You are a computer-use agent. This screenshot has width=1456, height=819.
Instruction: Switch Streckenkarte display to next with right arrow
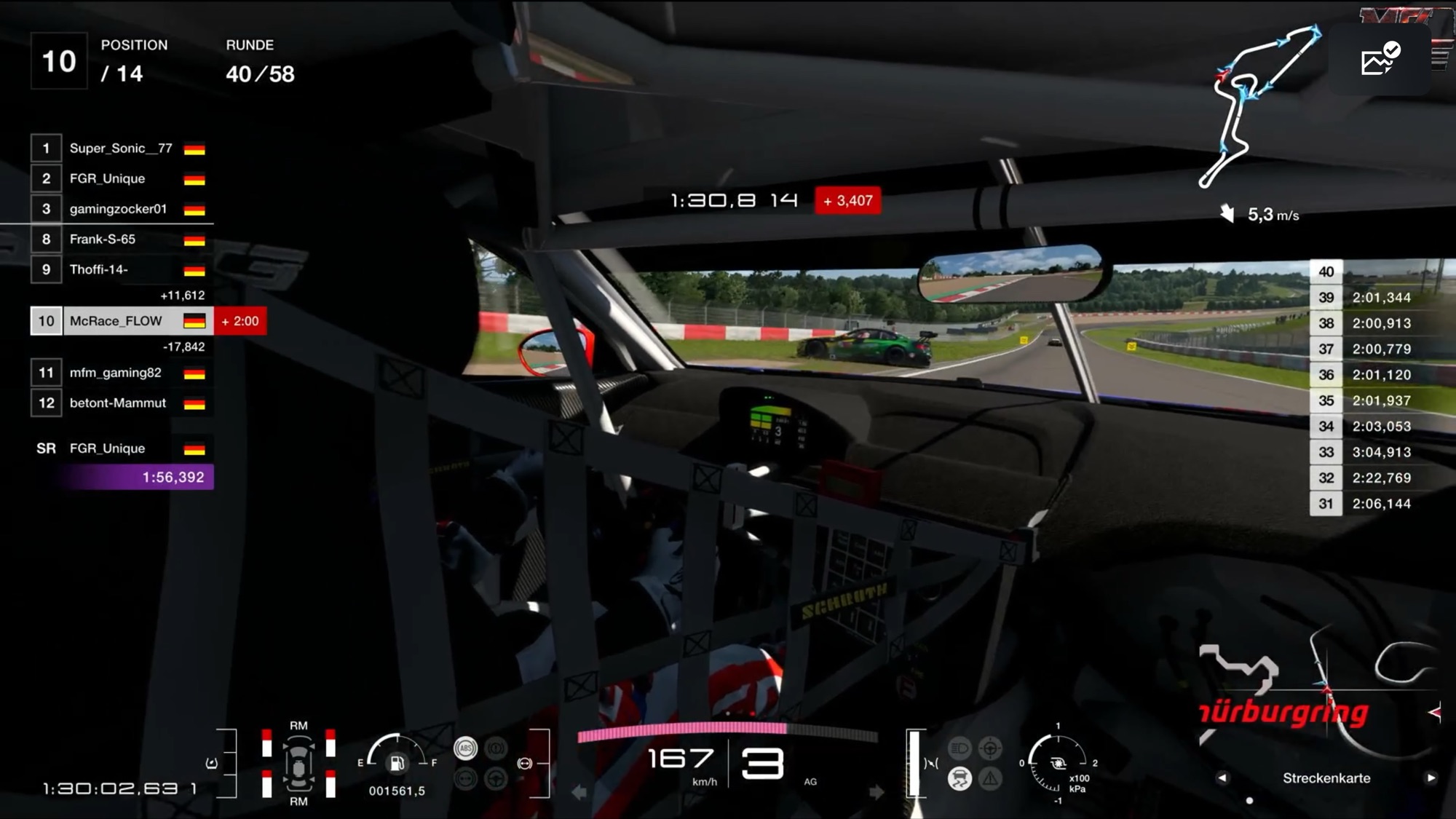pyautogui.click(x=1431, y=778)
